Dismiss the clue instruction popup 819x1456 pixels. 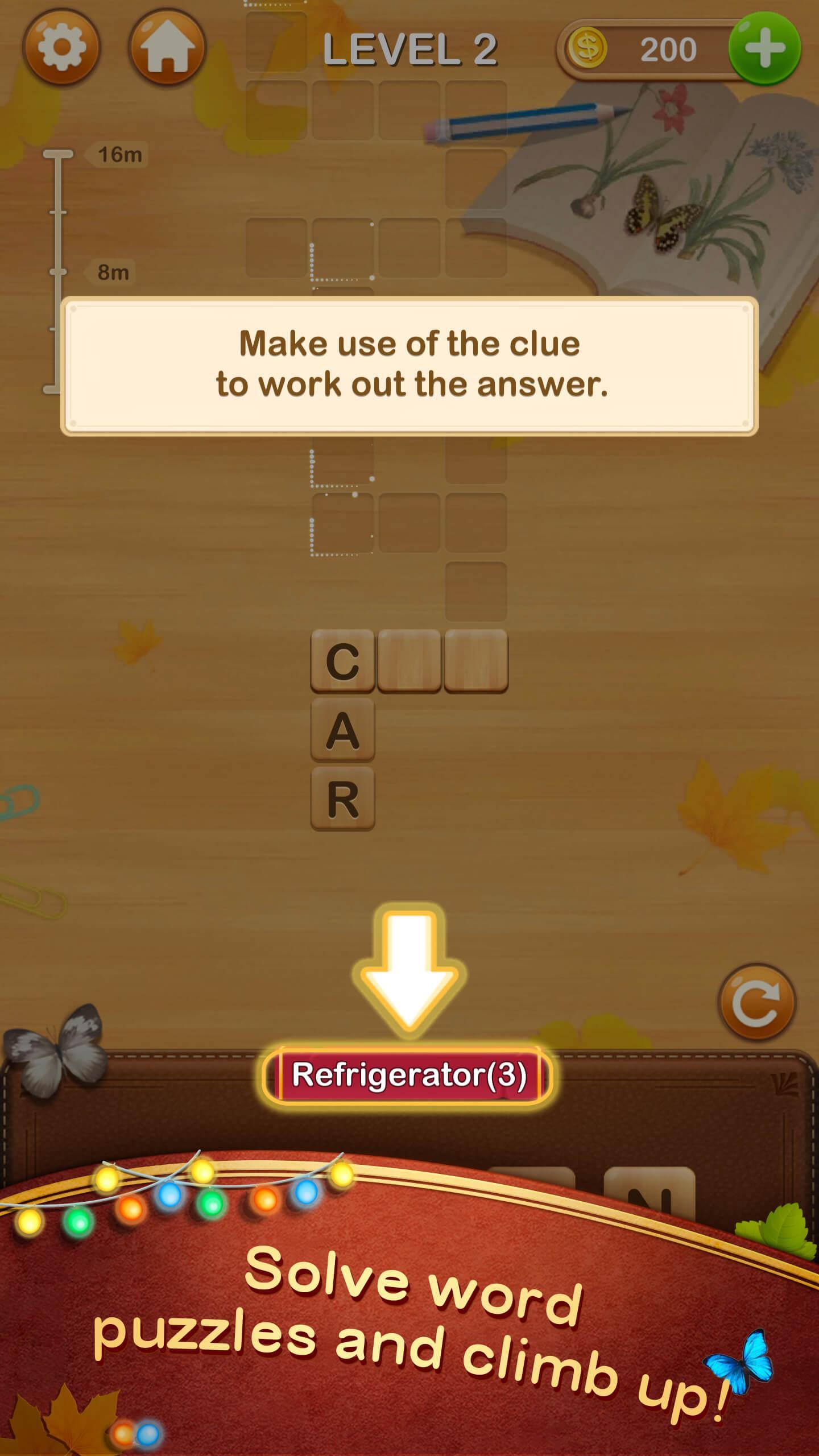coord(409,367)
